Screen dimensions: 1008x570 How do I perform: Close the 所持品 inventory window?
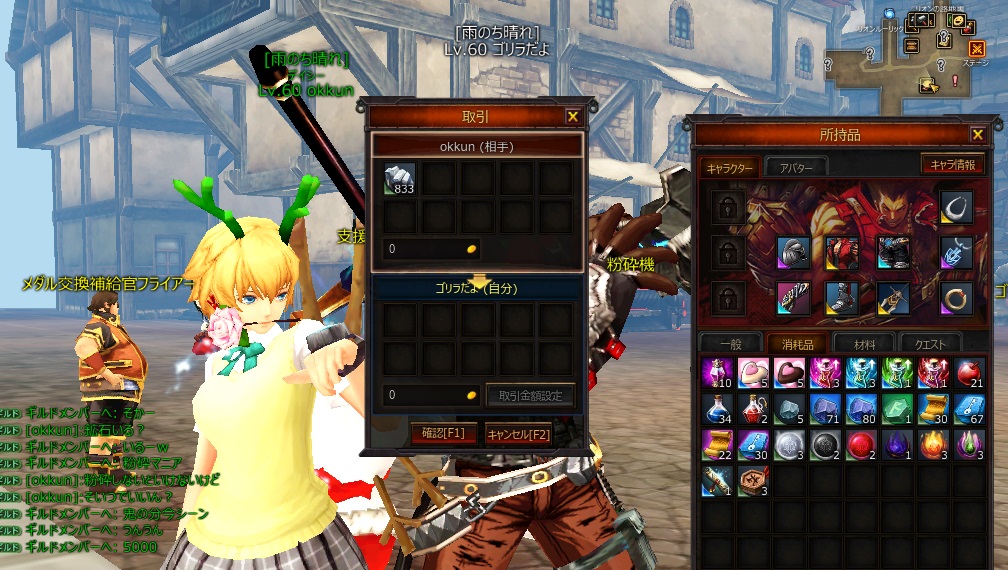977,134
